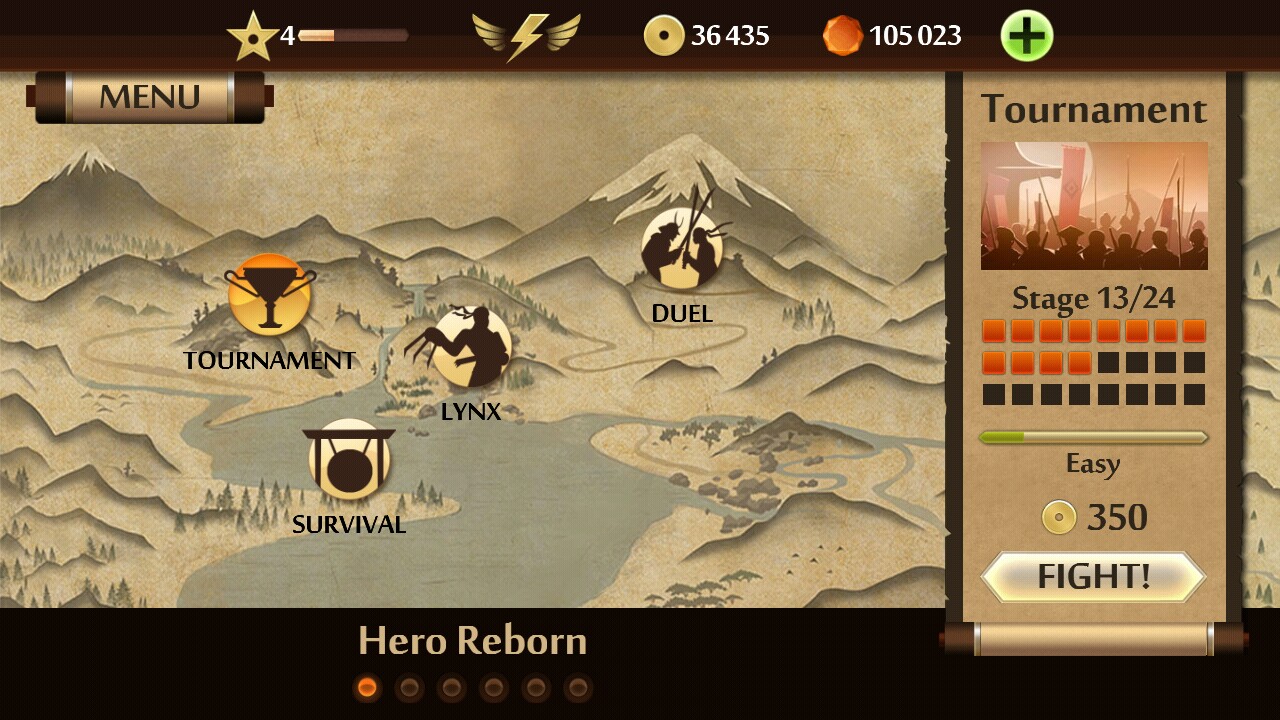1280x720 pixels.
Task: Open the winged lightning energy icon
Action: [526, 37]
